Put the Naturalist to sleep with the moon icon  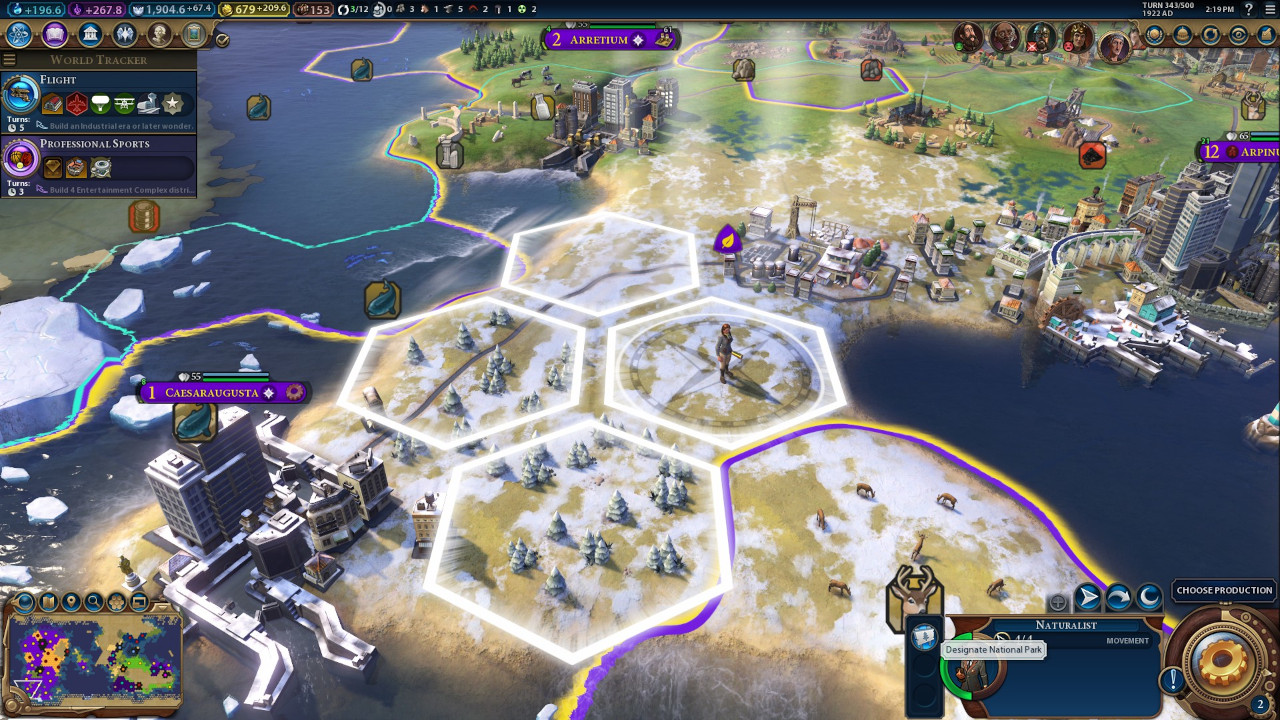[x=1147, y=597]
